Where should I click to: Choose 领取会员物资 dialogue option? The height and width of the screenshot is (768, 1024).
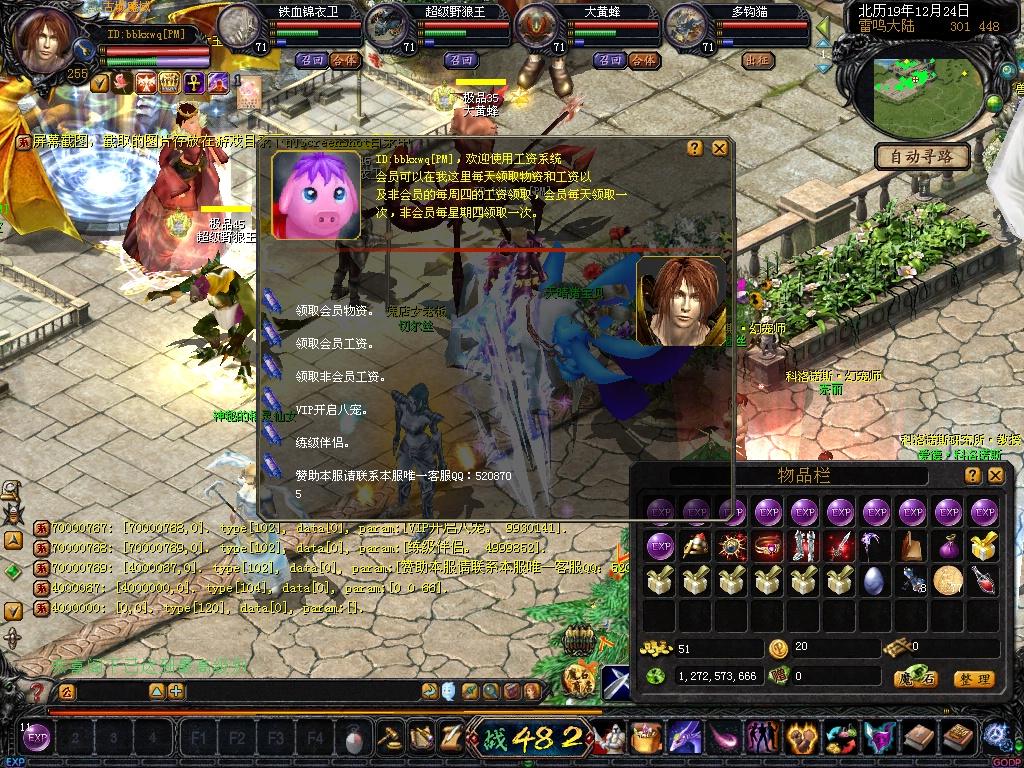tap(335, 312)
